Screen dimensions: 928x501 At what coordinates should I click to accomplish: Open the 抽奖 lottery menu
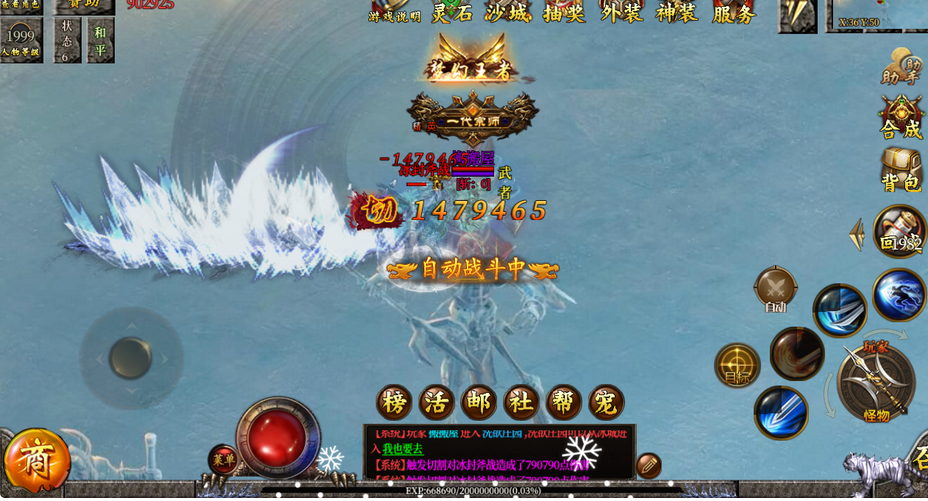click(565, 13)
